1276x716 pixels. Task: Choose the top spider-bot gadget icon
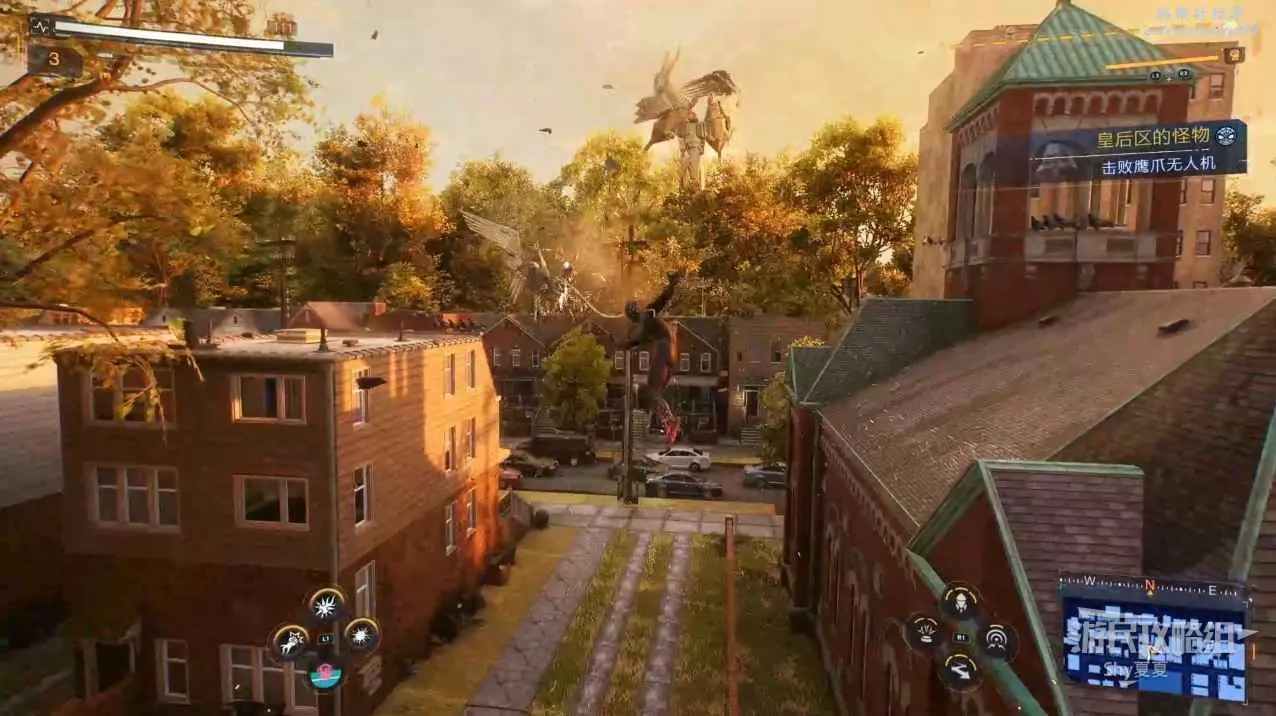(960, 601)
